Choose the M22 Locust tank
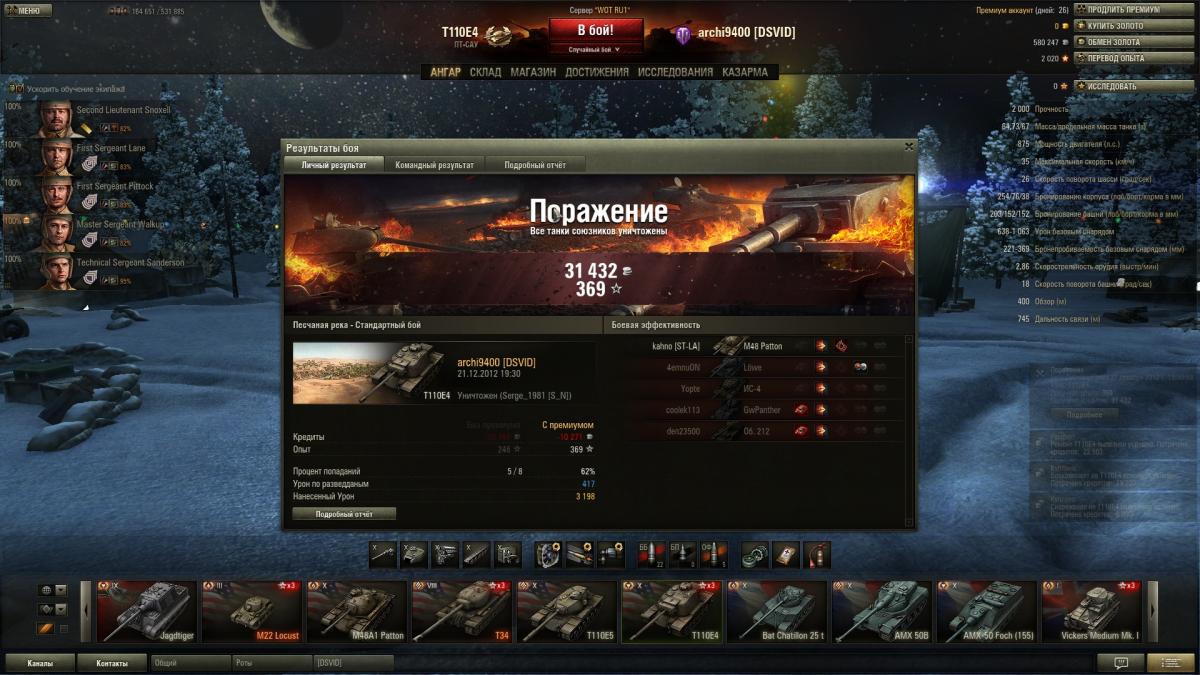 (251, 611)
